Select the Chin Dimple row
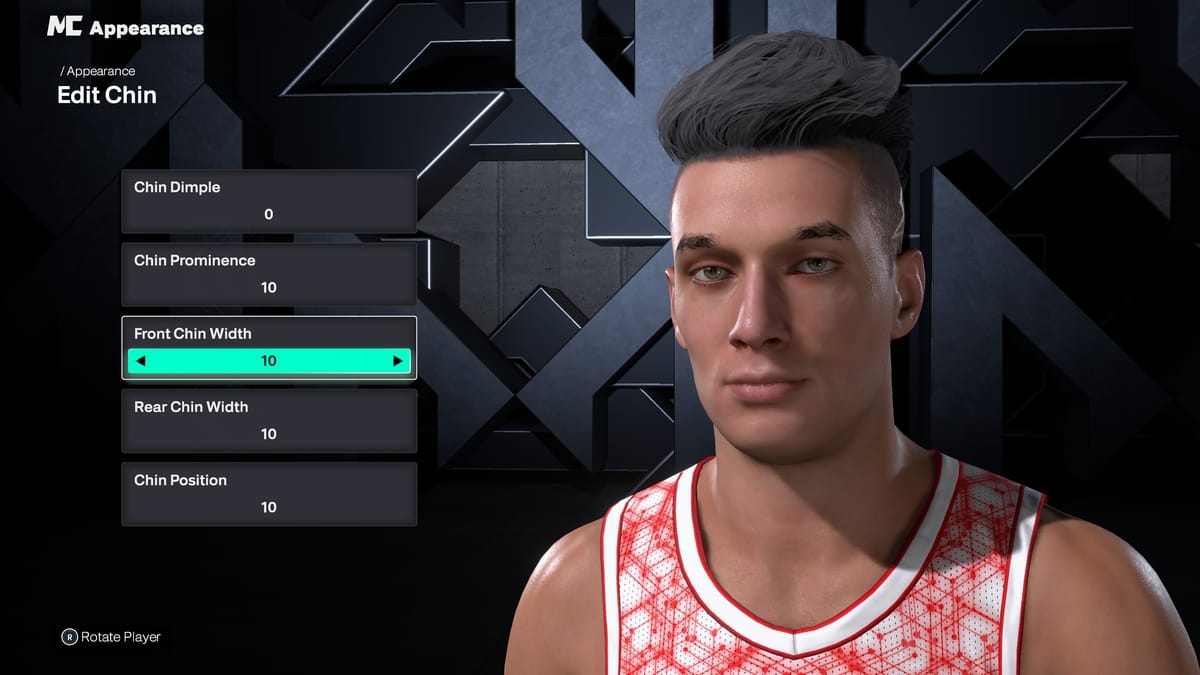 268,201
